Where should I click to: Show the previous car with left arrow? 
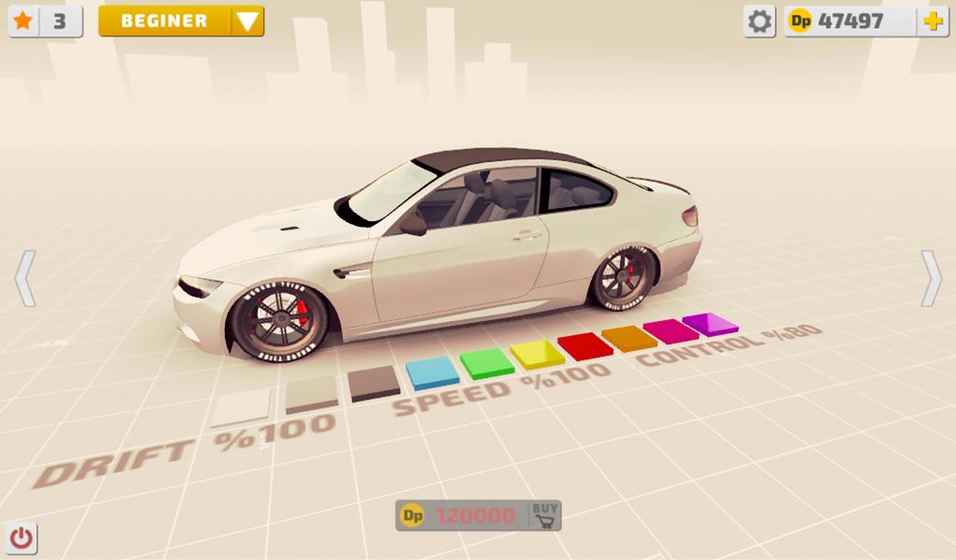tap(26, 278)
